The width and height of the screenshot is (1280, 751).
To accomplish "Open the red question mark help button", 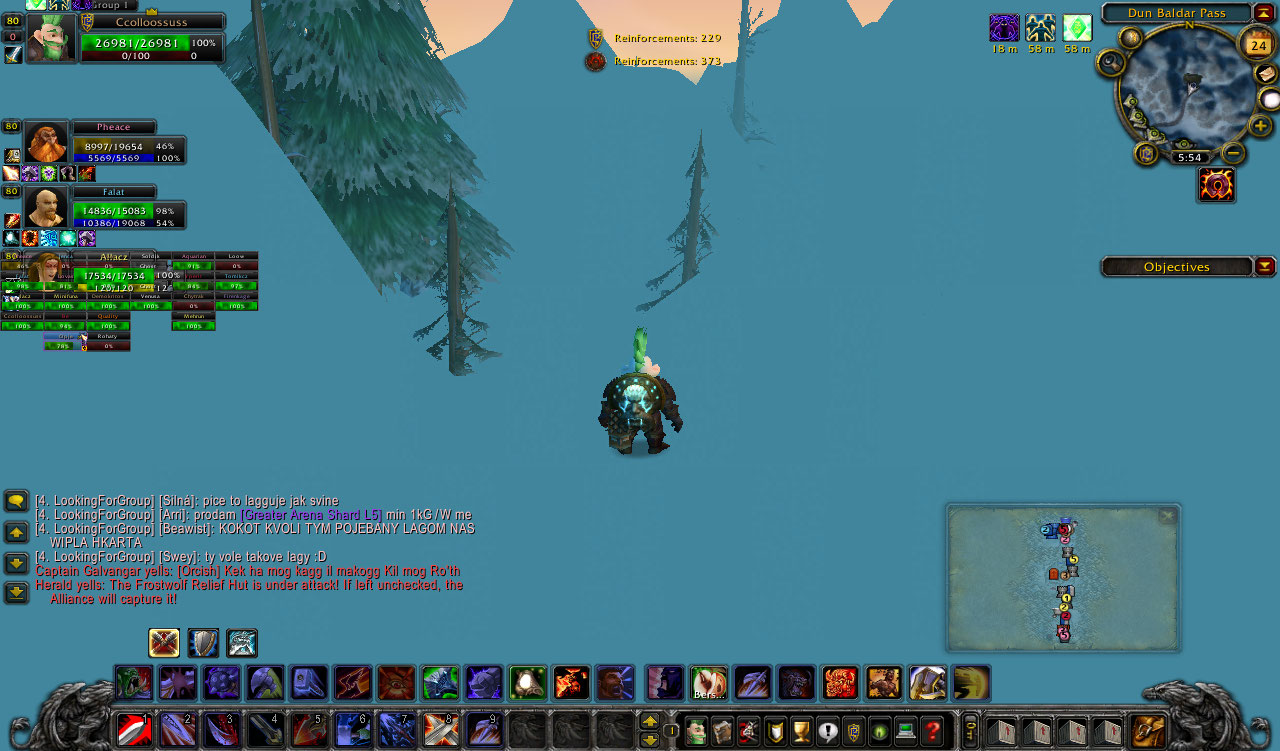I will click(x=932, y=731).
